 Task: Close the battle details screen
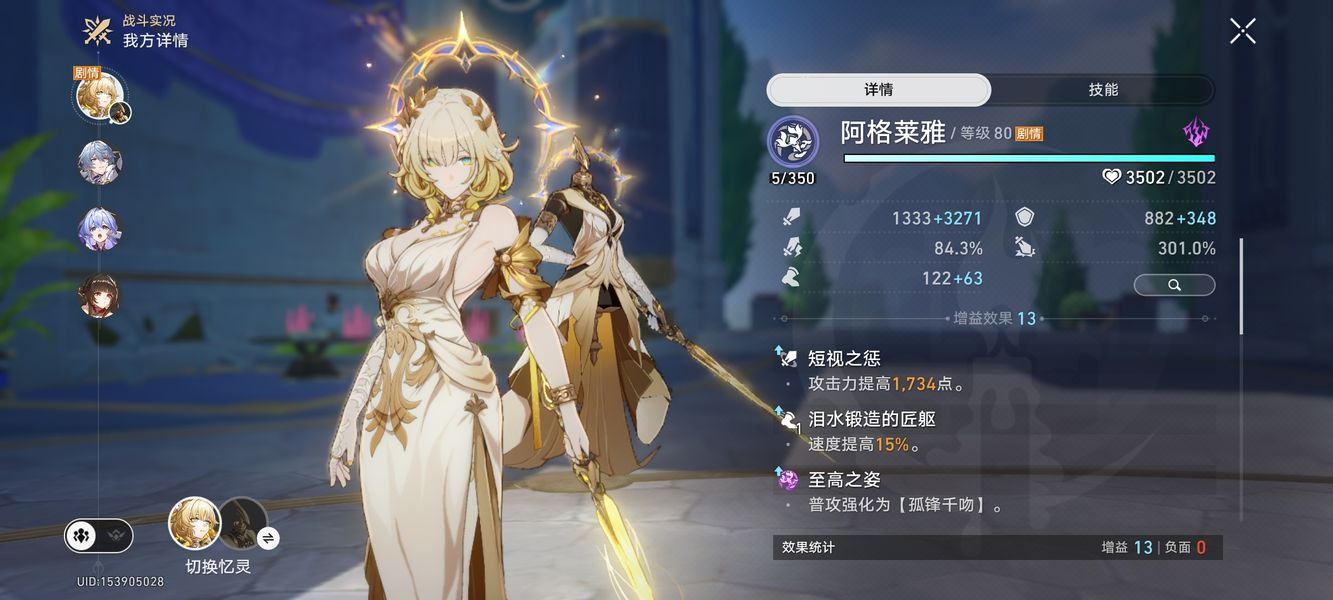click(x=1242, y=31)
